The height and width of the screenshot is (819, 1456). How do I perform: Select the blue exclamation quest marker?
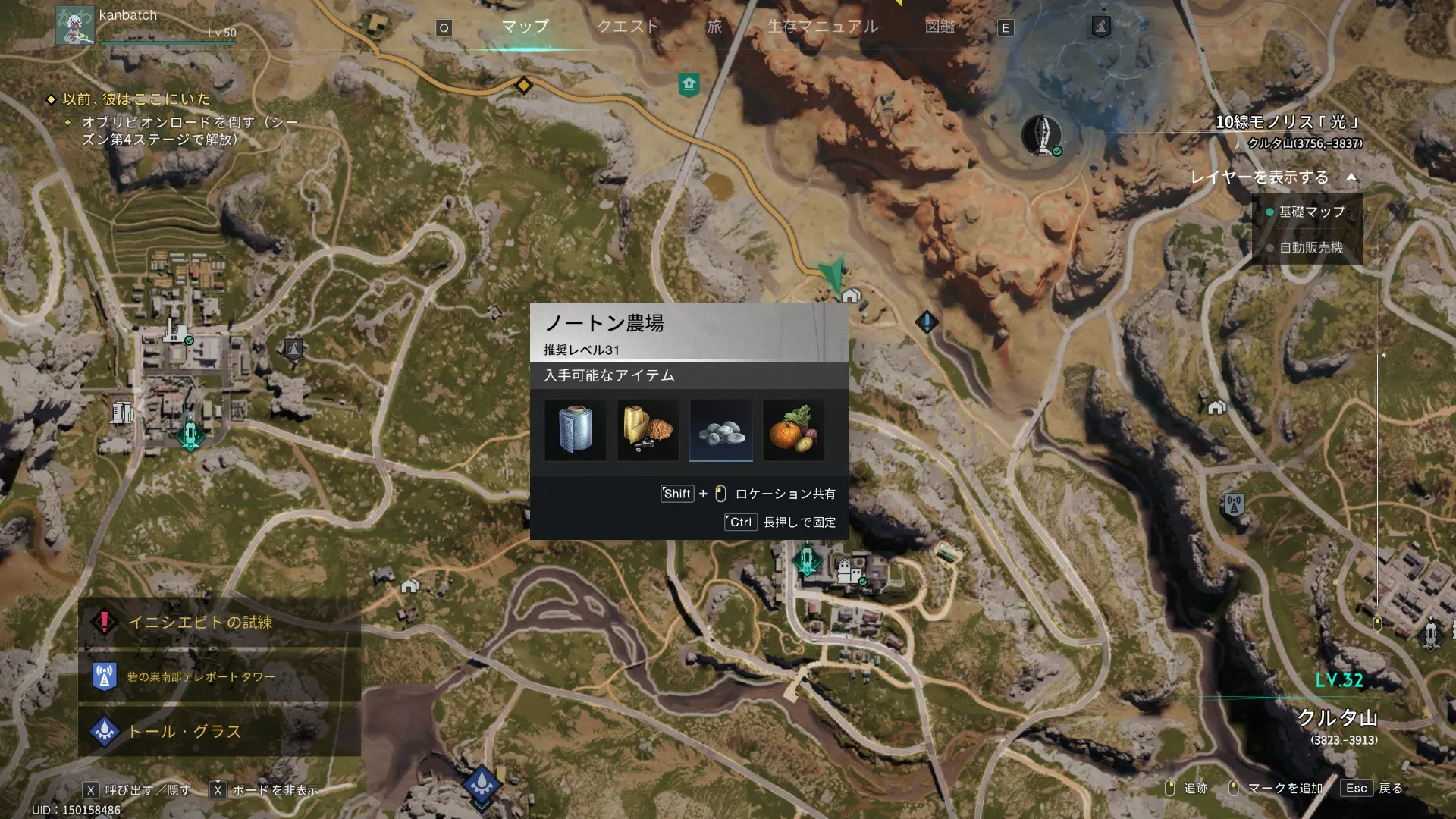tap(926, 322)
